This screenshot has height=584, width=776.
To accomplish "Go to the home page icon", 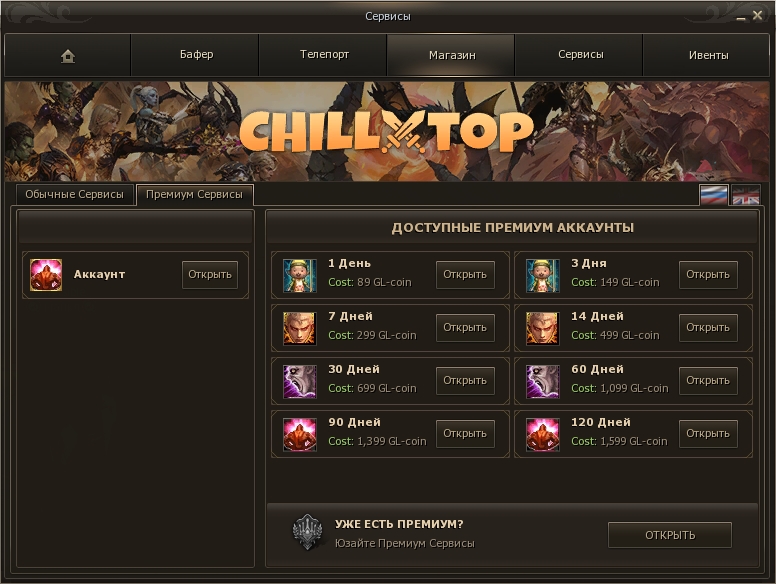I will pyautogui.click(x=68, y=56).
